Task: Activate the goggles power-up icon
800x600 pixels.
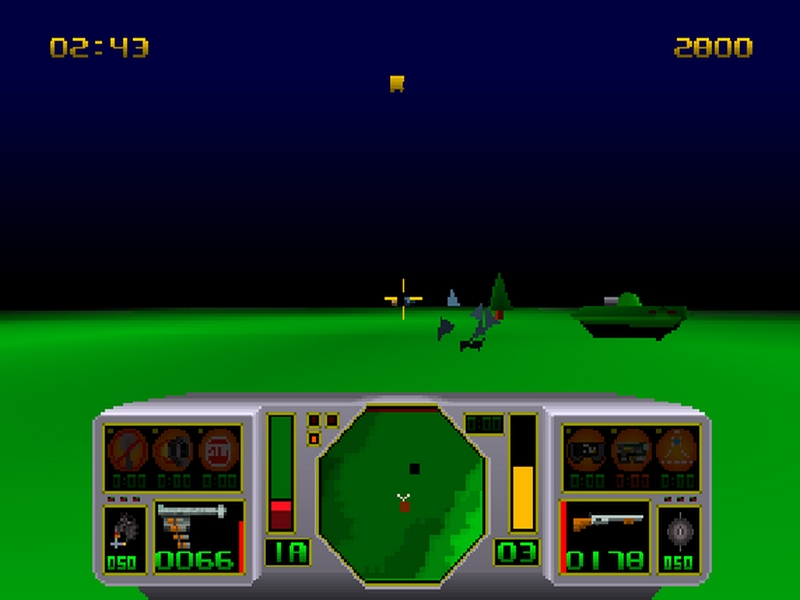Action: (586, 449)
